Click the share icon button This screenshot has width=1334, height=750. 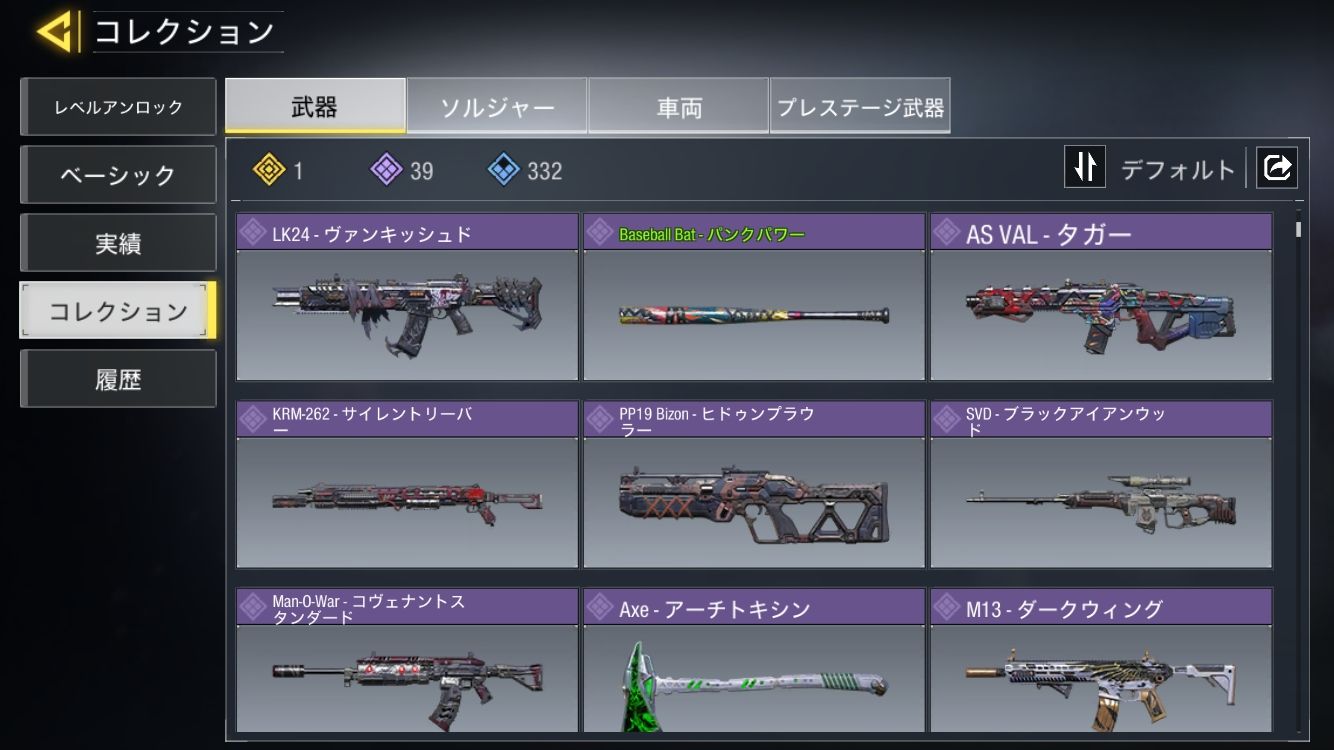click(1277, 168)
